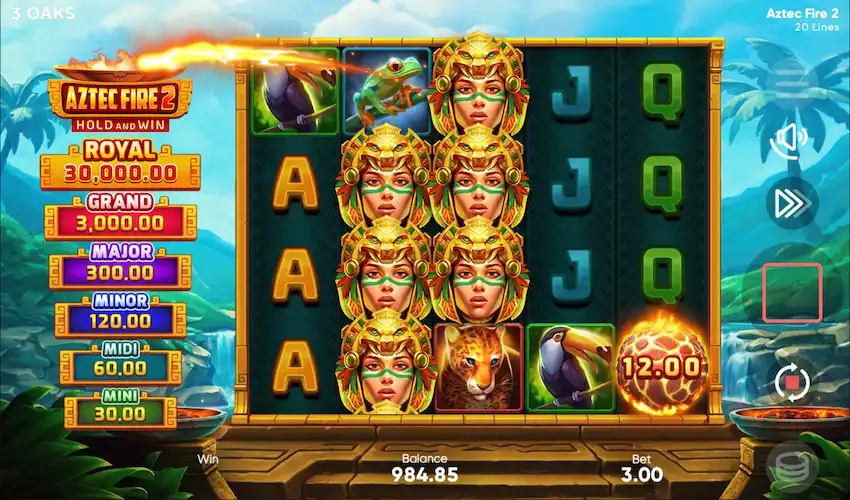This screenshot has width=850, height=500.
Task: Open bet settings via coin stack icon
Action: tap(790, 467)
